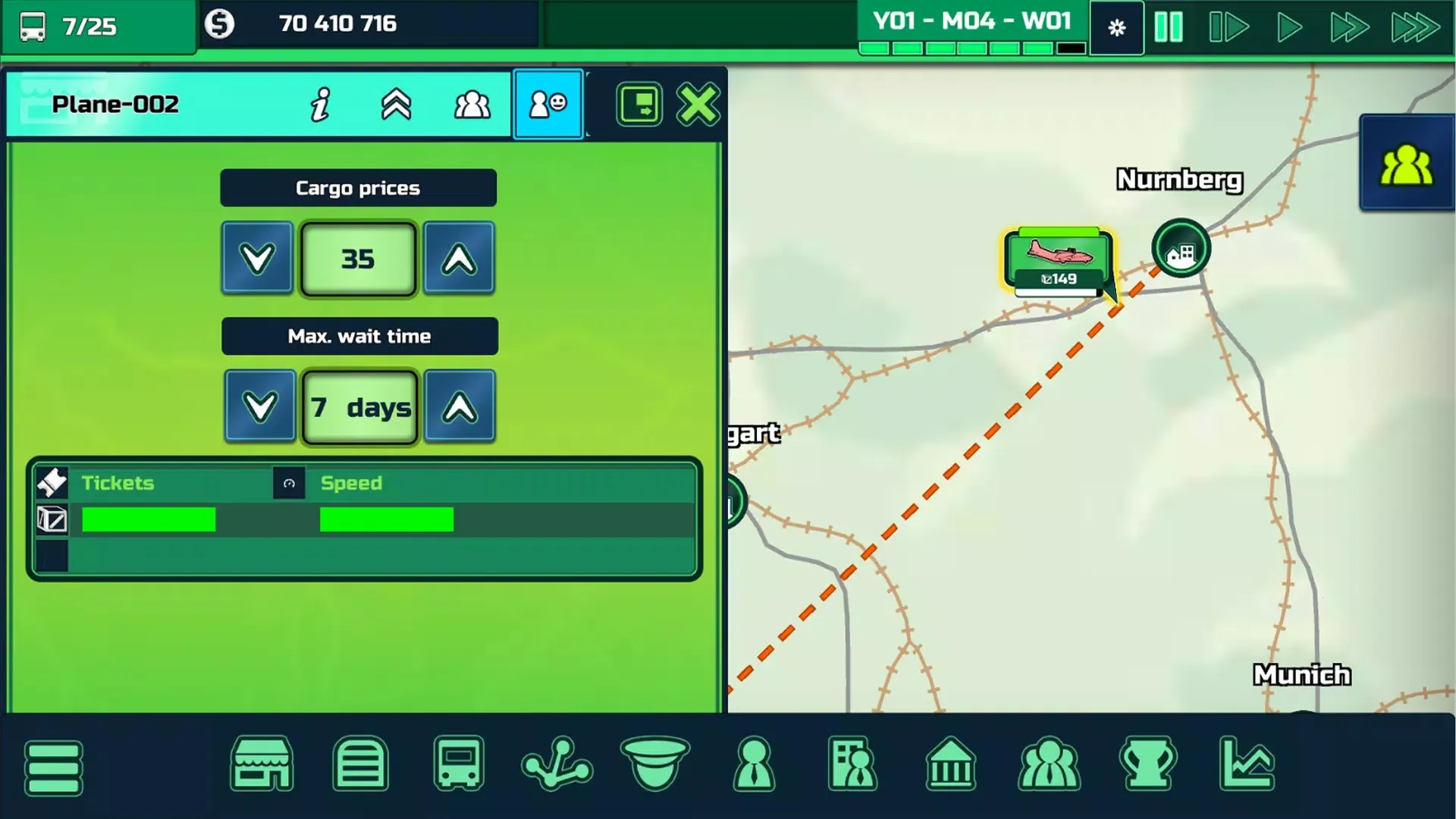Open the store marketplace icon
Viewport: 1456px width, 819px height.
(x=262, y=764)
